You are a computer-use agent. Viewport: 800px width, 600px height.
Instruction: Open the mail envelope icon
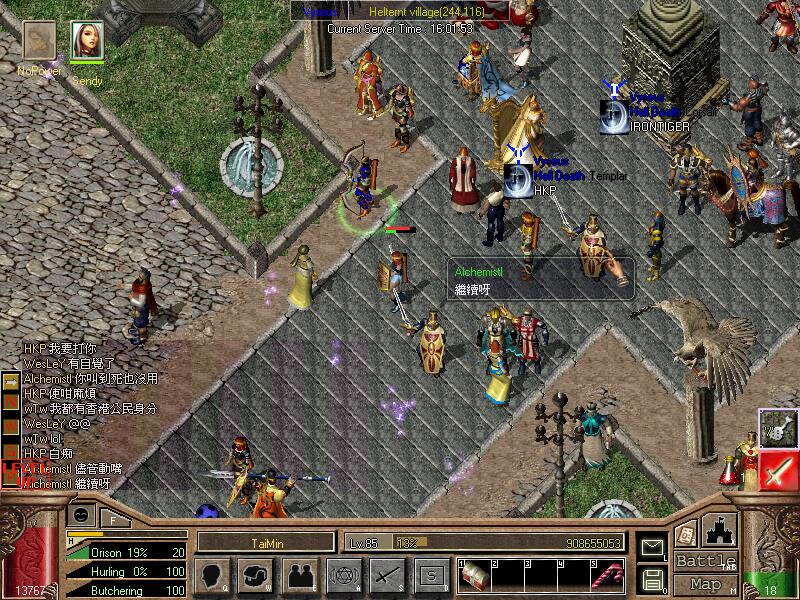point(651,547)
